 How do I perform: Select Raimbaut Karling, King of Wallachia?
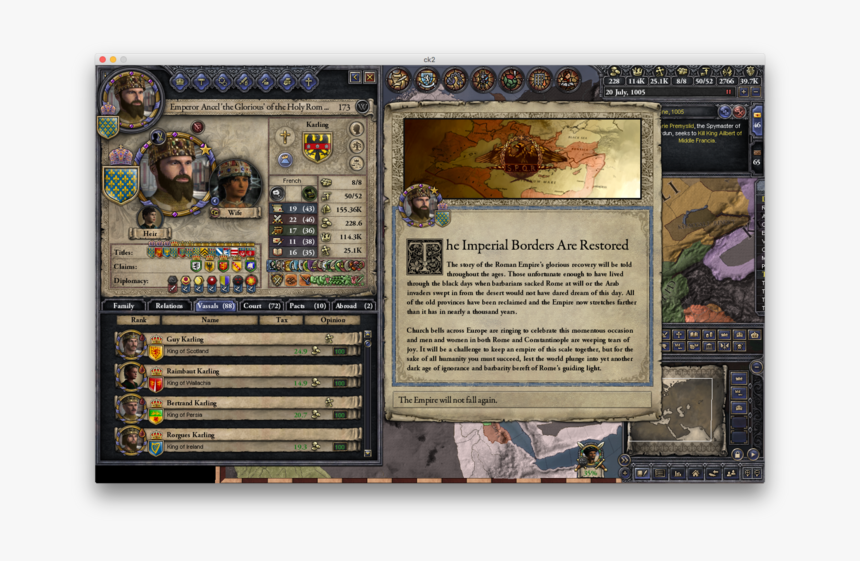point(238,377)
